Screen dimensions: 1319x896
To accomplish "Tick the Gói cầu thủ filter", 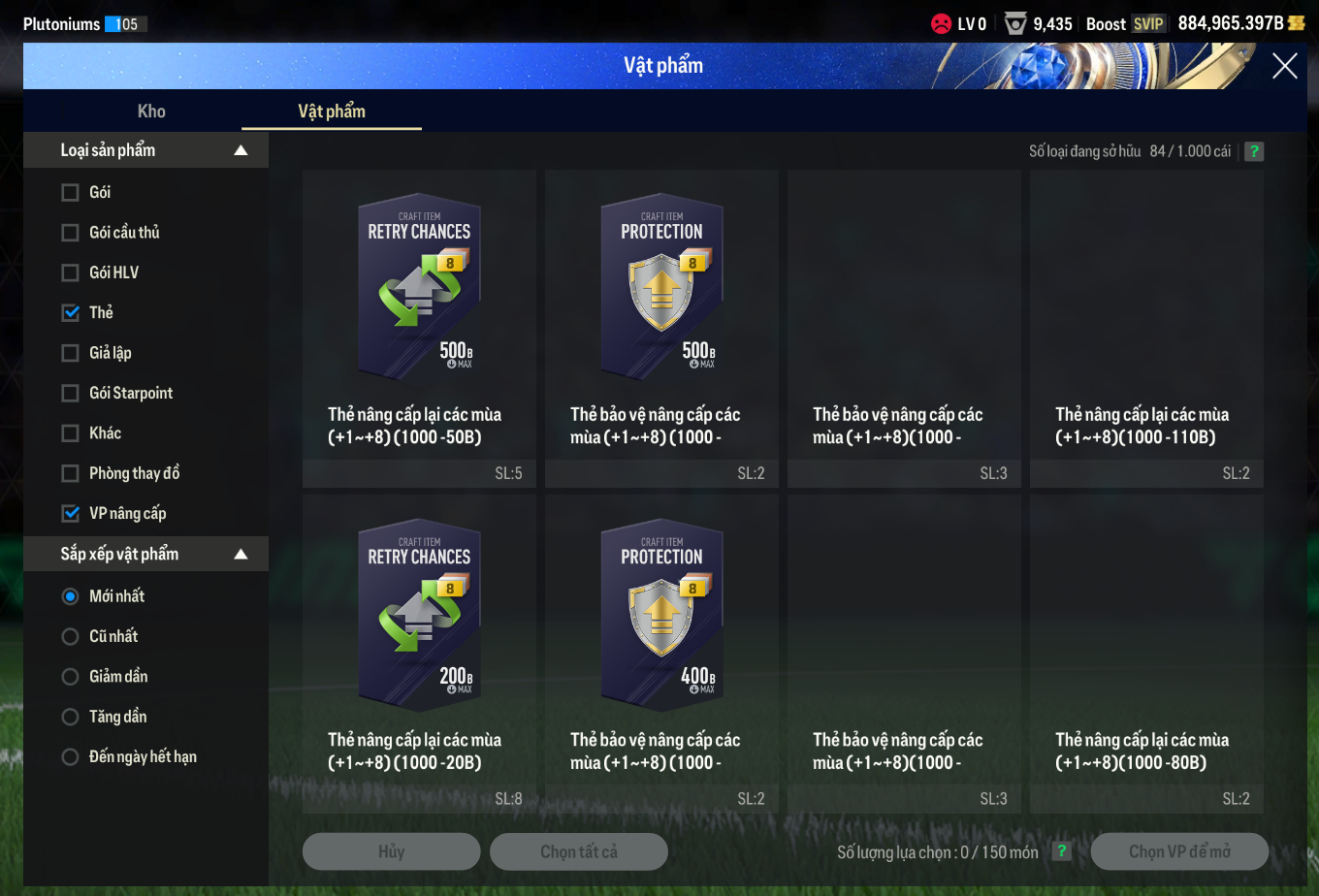I will 71,233.
